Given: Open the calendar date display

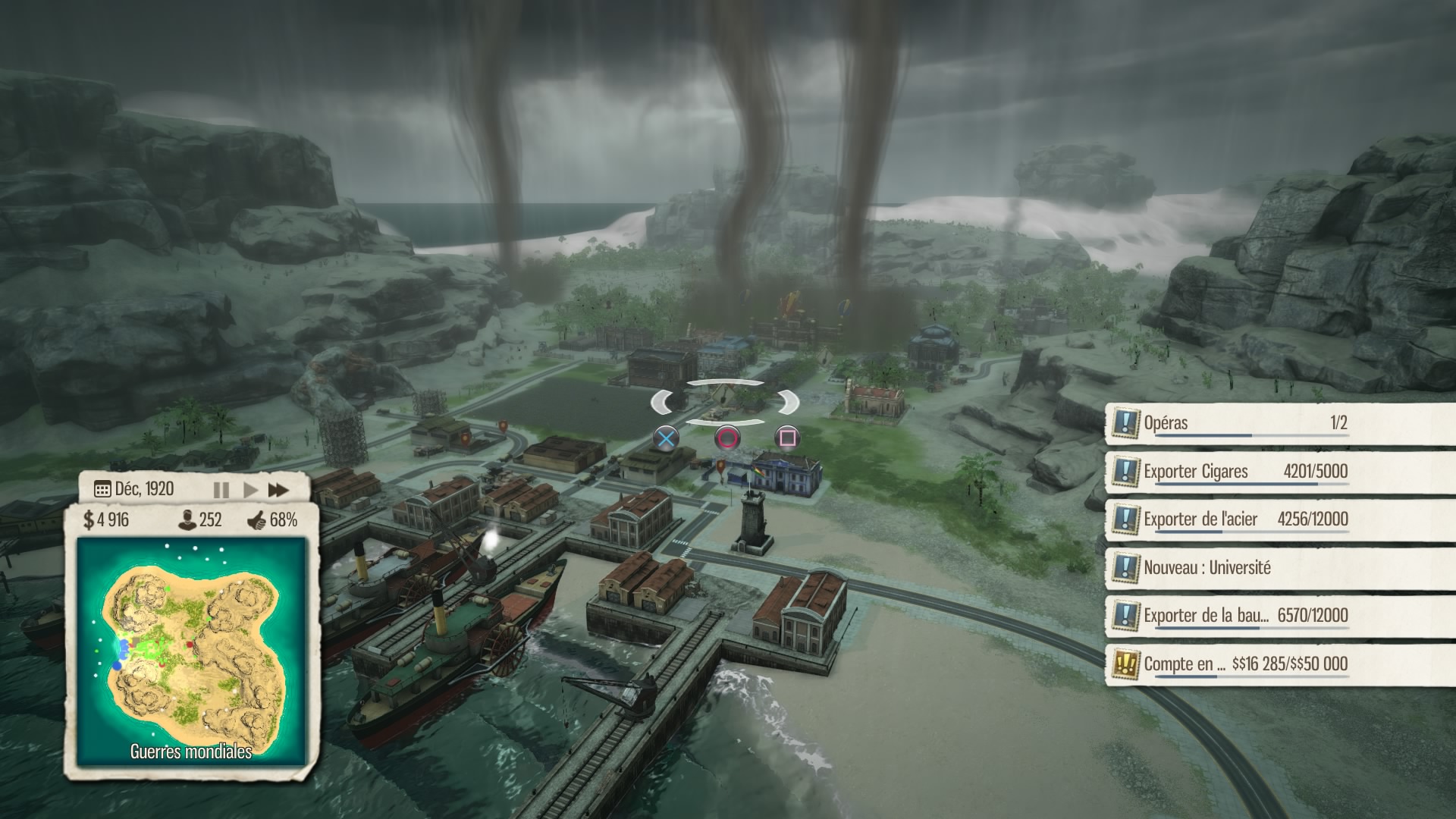Looking at the screenshot, I should (x=134, y=489).
